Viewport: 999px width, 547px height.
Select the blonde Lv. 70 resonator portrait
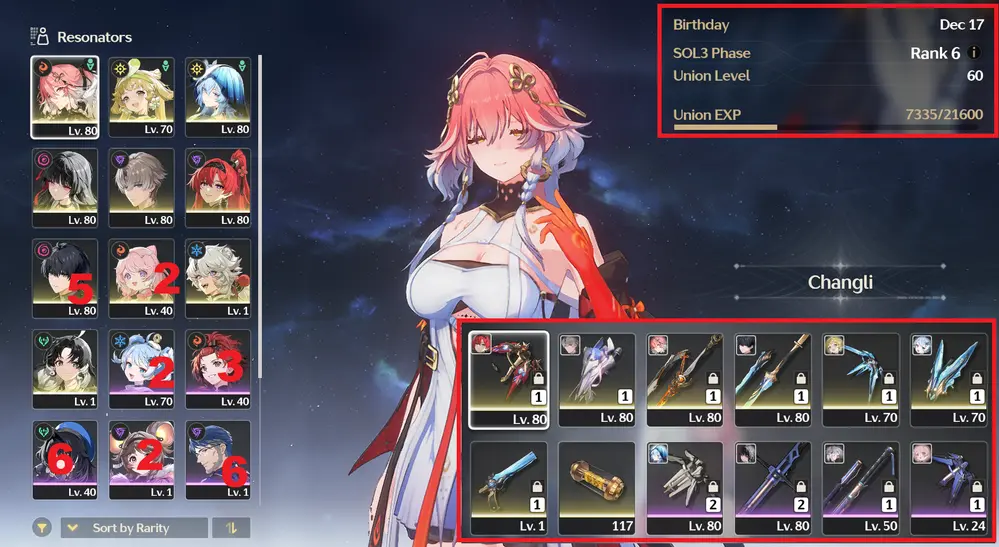[x=141, y=96]
